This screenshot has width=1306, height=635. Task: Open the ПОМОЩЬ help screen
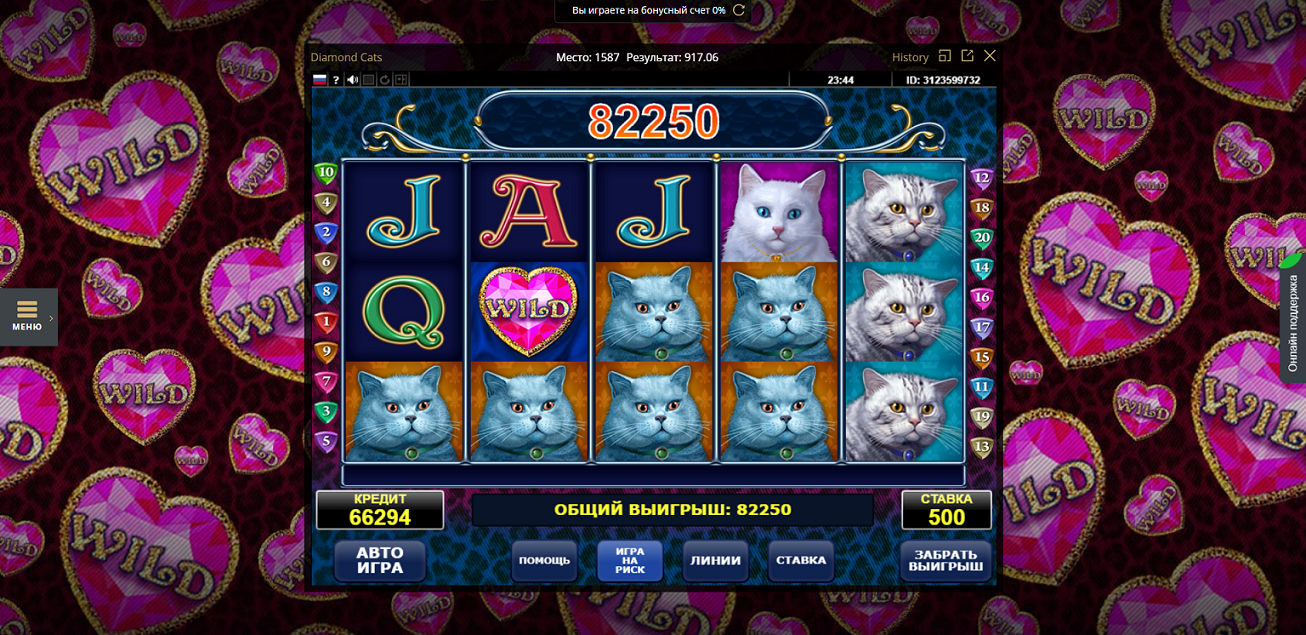pyautogui.click(x=544, y=560)
